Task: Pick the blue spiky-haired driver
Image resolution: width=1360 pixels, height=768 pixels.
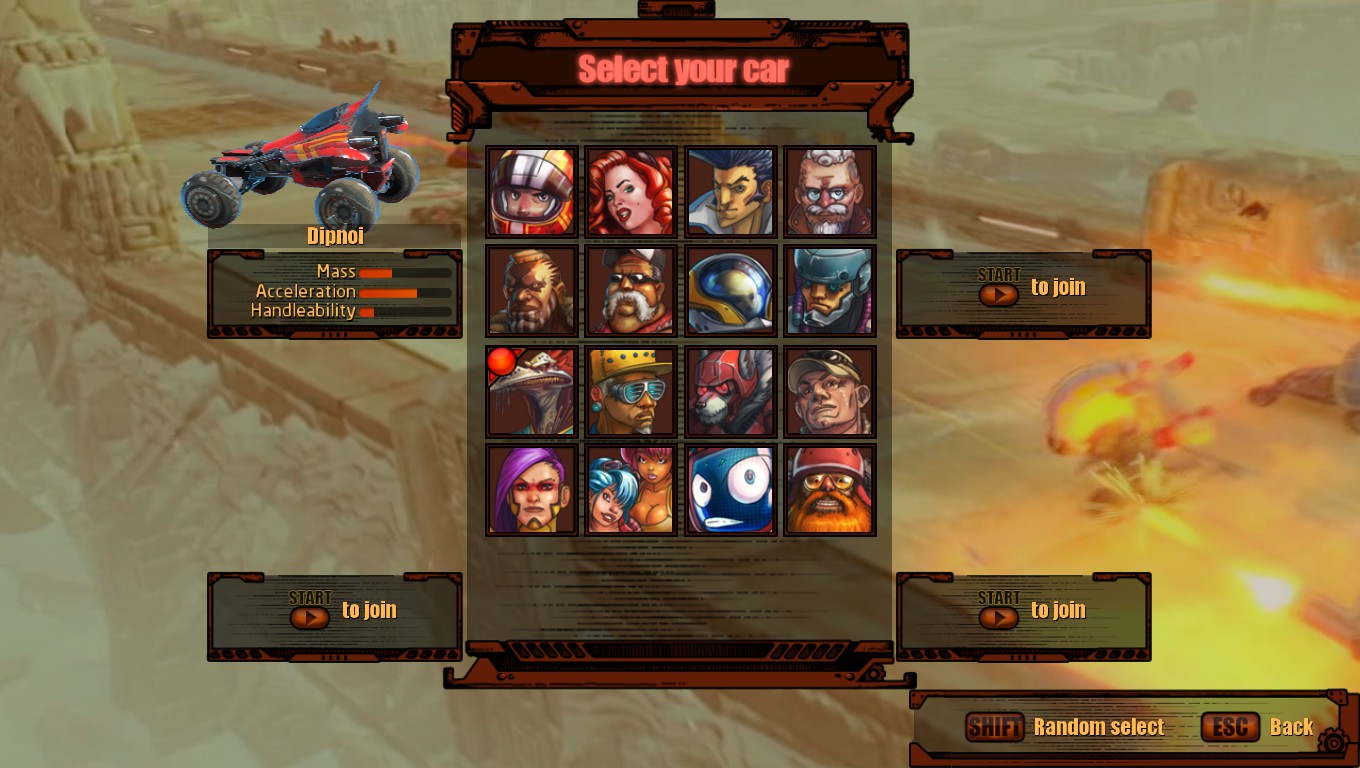Action: (x=731, y=192)
